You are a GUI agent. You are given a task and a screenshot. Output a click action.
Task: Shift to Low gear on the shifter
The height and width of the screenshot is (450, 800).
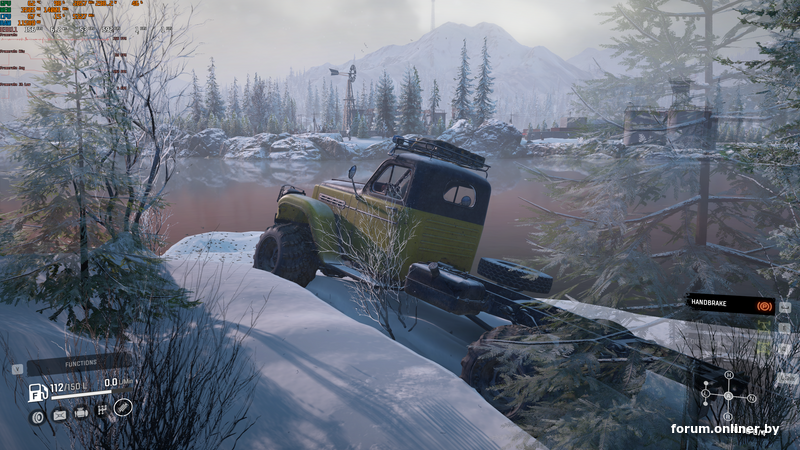click(705, 394)
